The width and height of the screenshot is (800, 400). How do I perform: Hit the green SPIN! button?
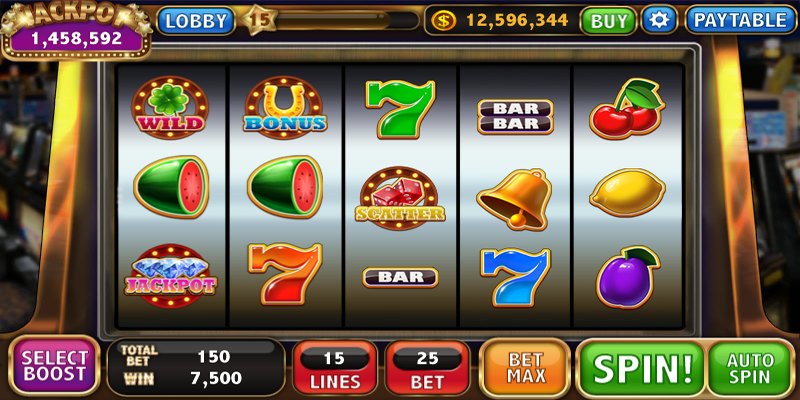pos(641,368)
